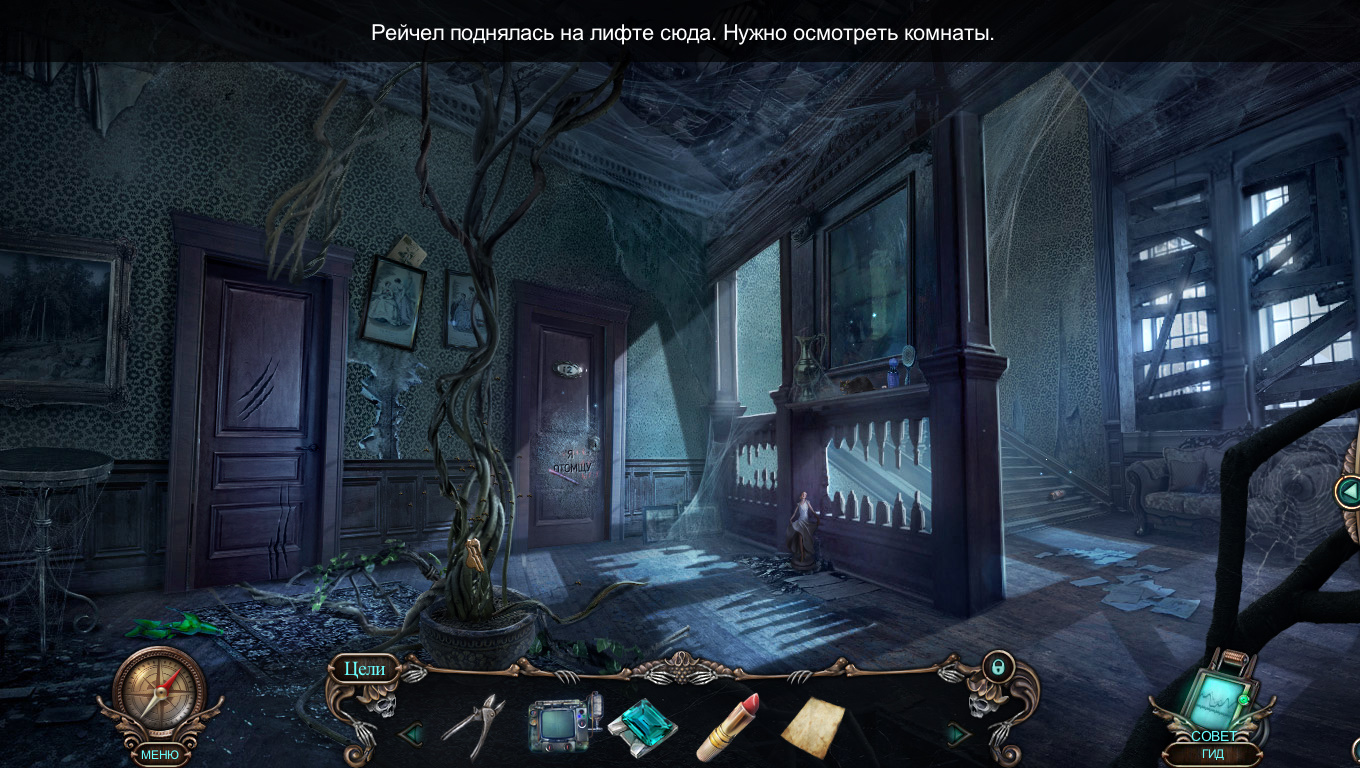Expand the side panel arrow tab
1360x768 pixels.
[1349, 491]
